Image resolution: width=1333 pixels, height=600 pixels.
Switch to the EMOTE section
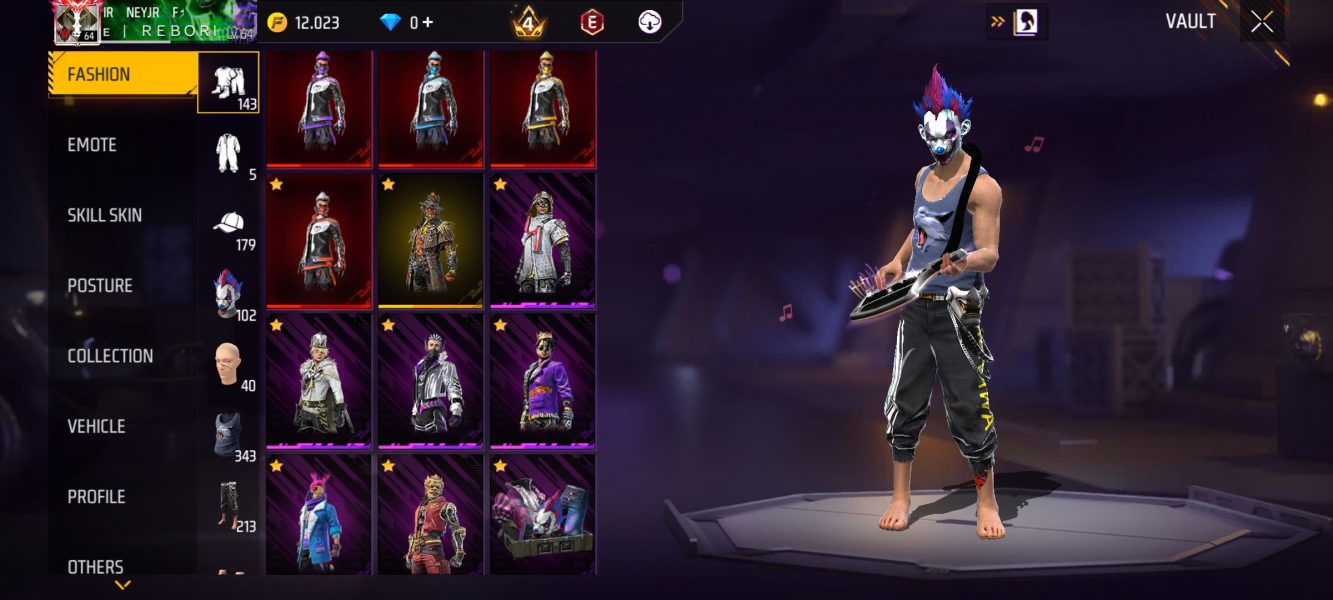92,145
